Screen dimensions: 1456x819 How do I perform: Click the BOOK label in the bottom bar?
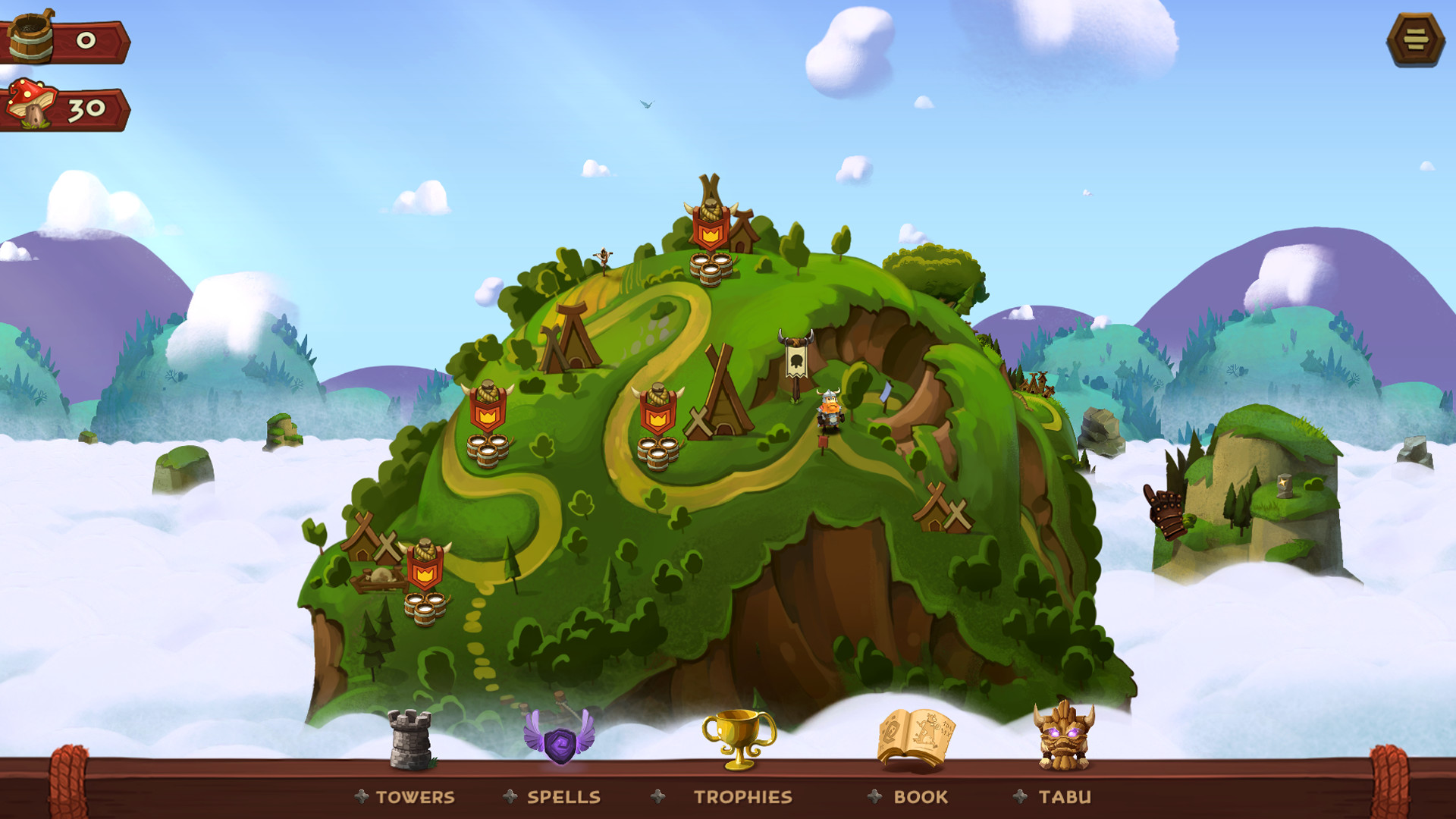click(920, 798)
